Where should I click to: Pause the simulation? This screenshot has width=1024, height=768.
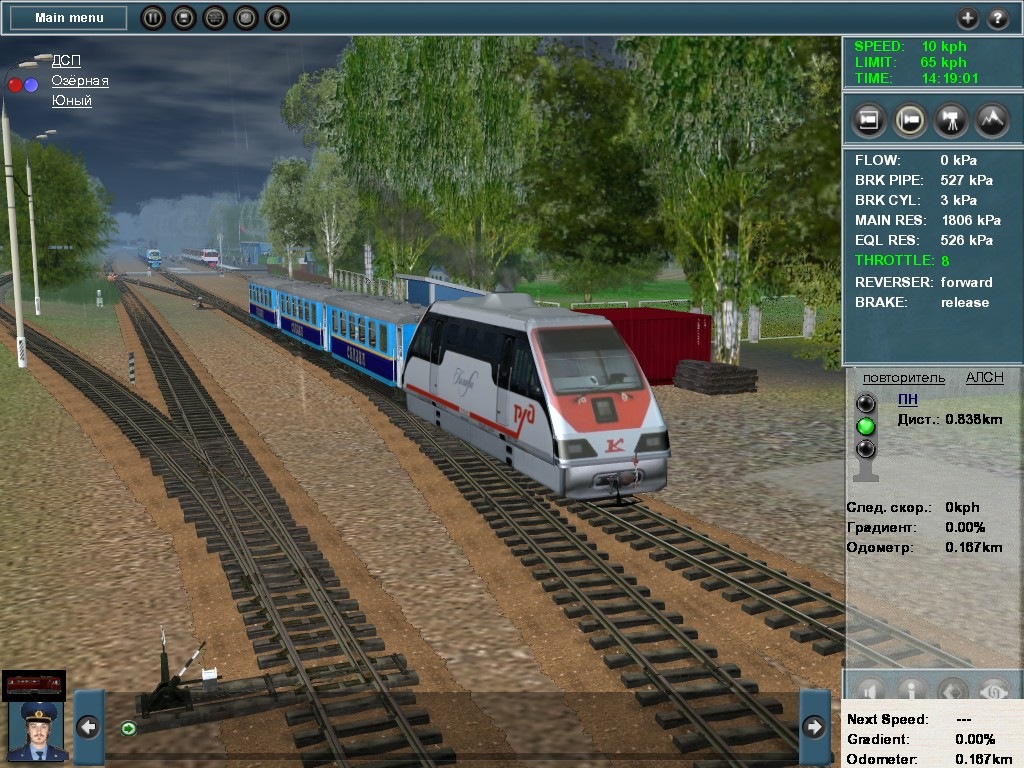(153, 18)
